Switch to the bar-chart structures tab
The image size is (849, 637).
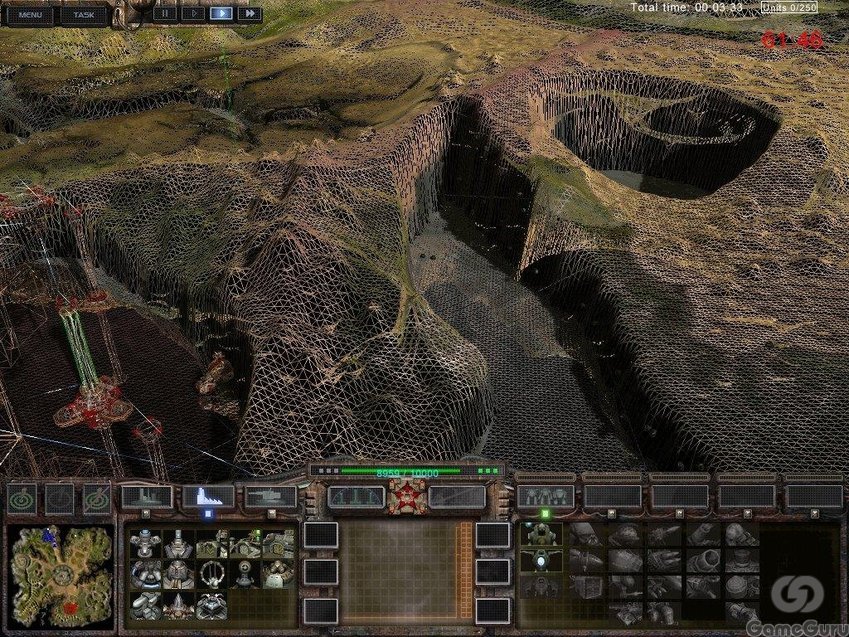(x=209, y=496)
